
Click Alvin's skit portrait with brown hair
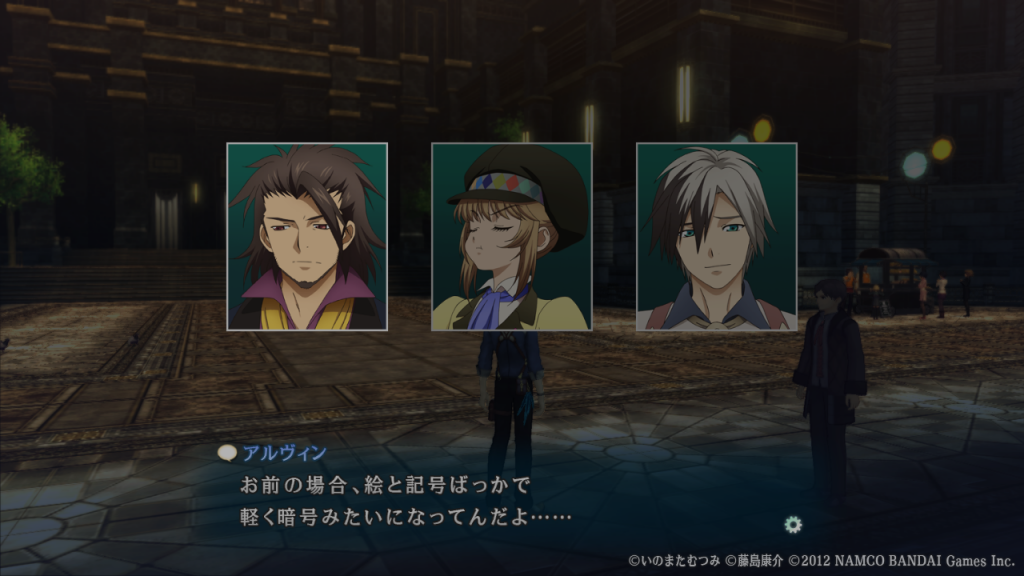(307, 237)
